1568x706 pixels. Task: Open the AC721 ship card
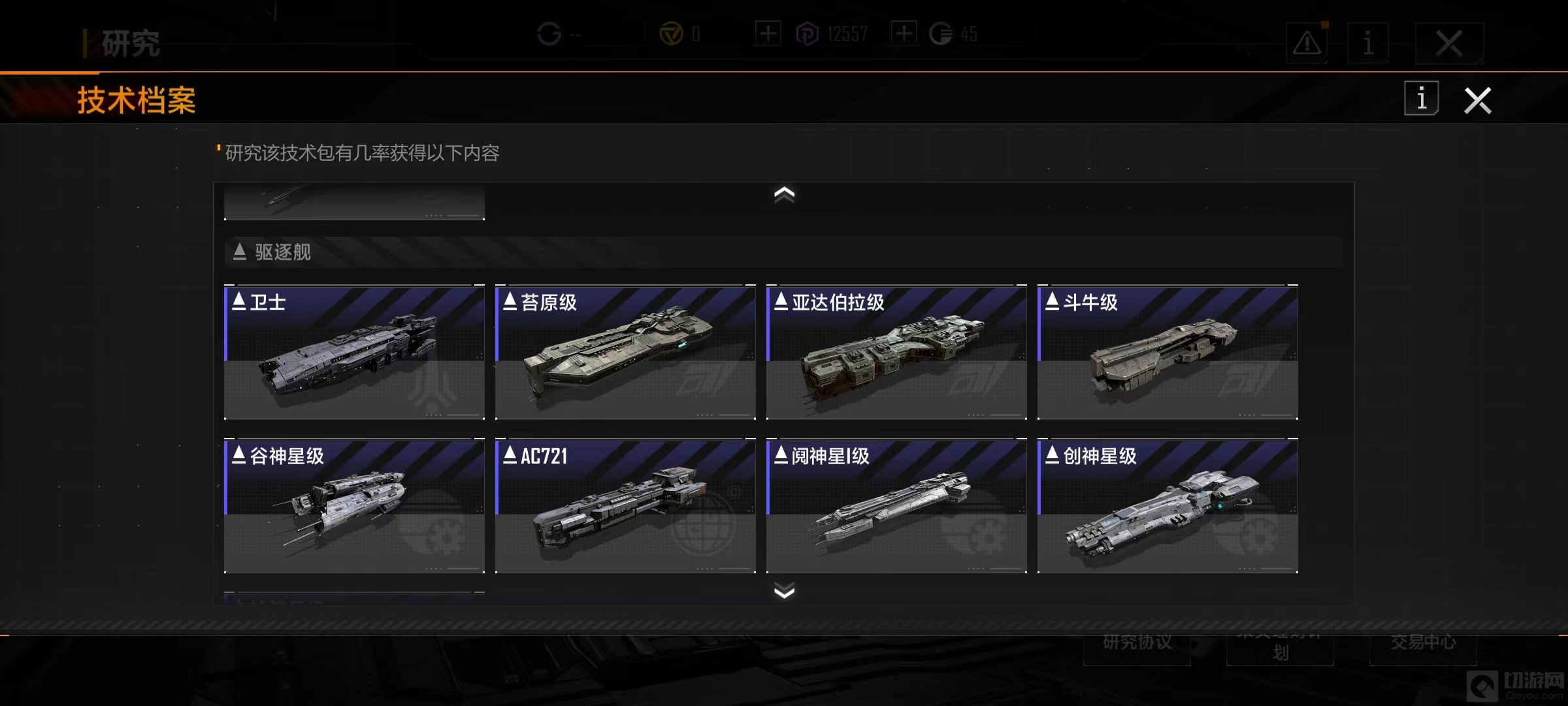click(625, 506)
